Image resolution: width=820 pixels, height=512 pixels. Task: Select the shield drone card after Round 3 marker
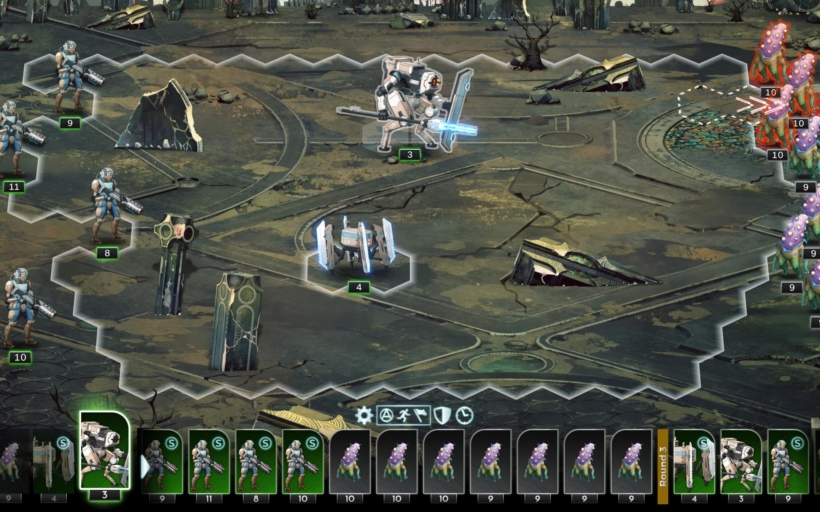tap(693, 461)
